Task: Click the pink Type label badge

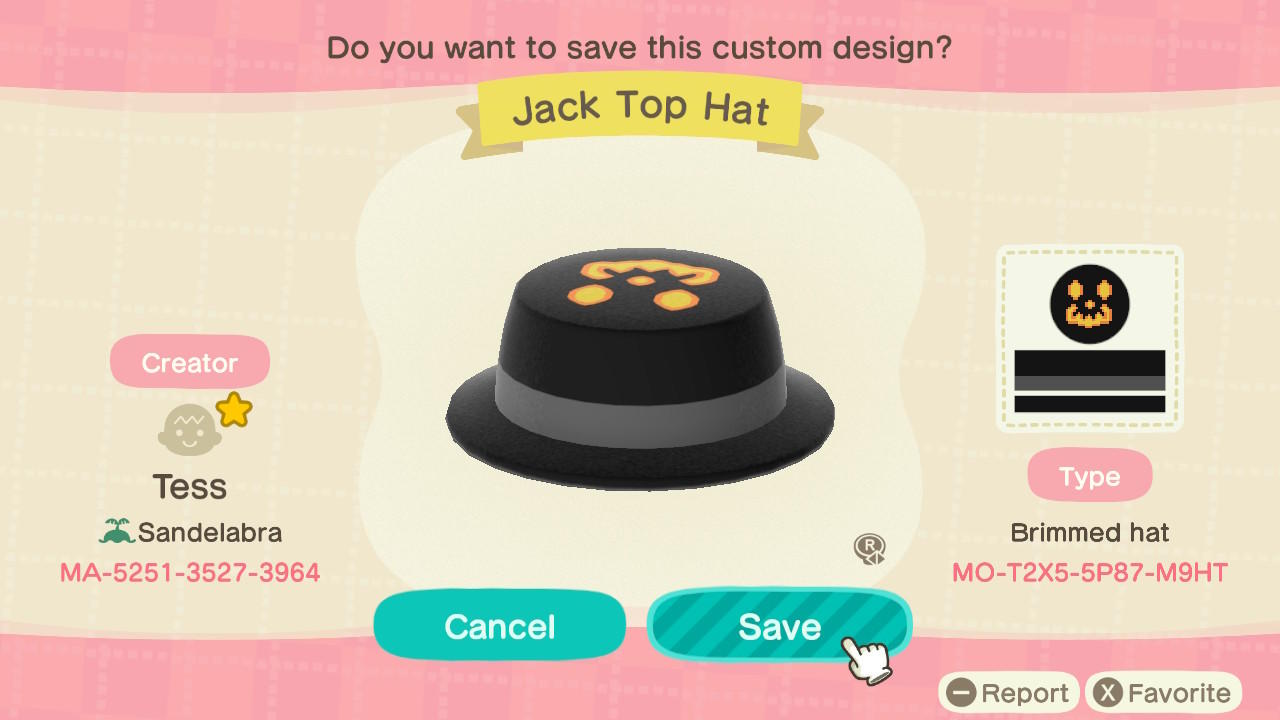Action: [1089, 475]
